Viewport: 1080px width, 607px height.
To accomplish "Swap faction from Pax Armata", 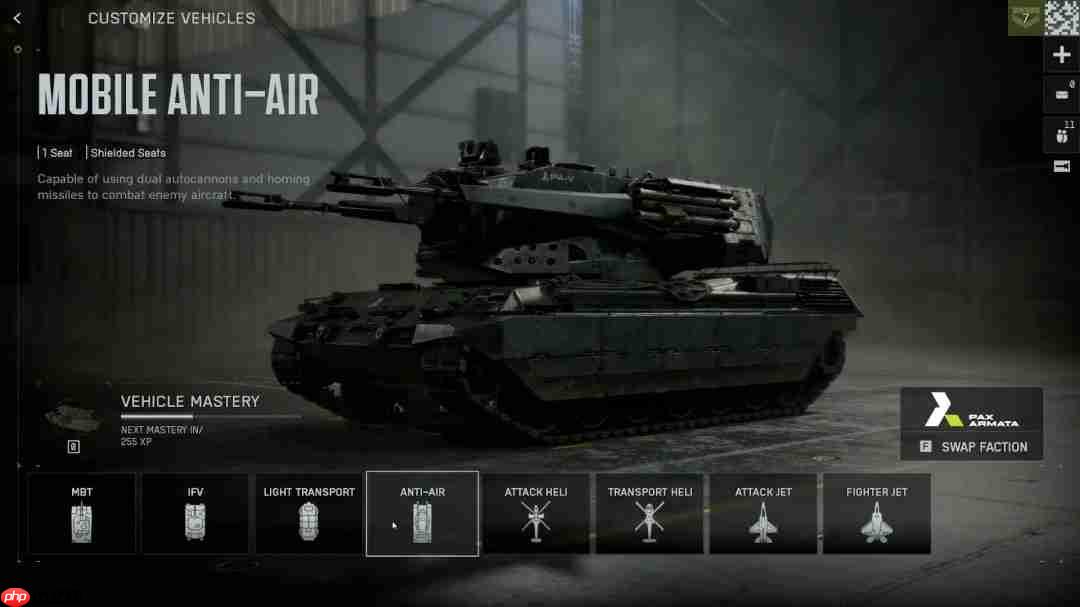I will 972,447.
